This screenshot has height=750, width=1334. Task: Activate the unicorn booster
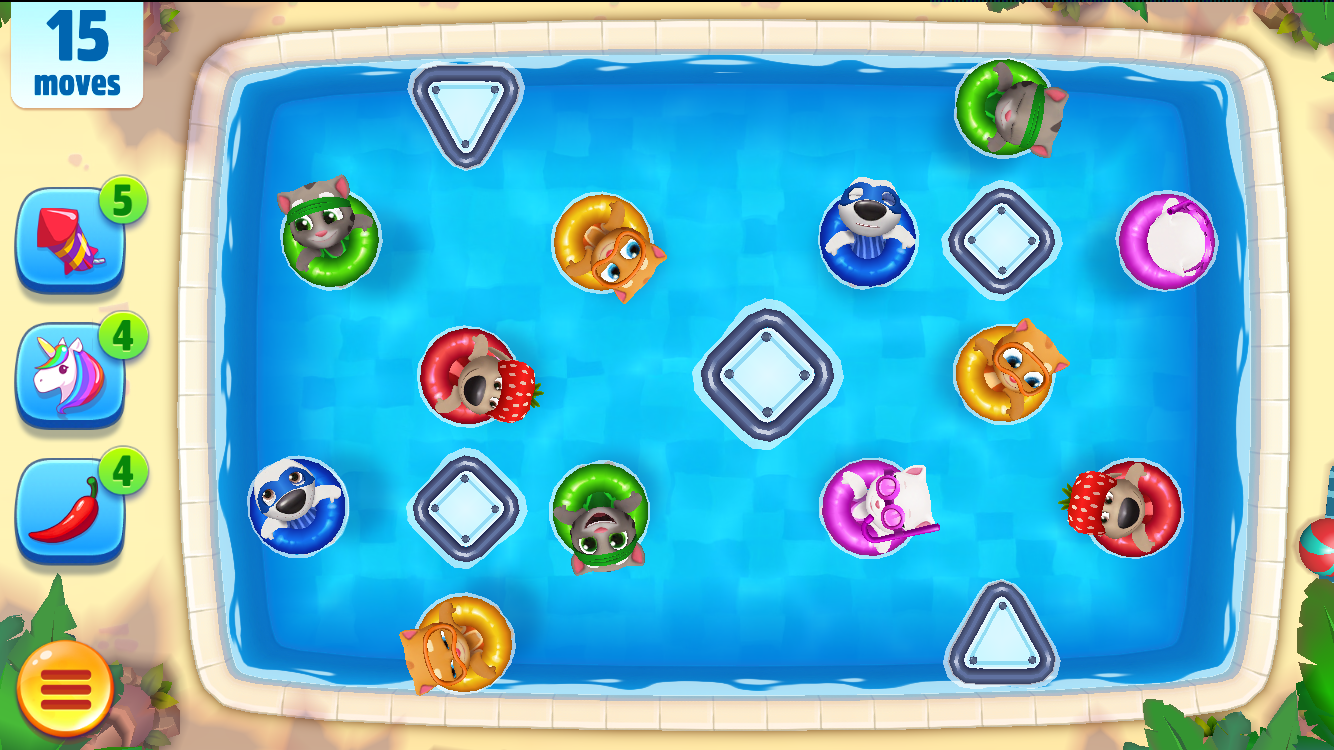pyautogui.click(x=68, y=370)
